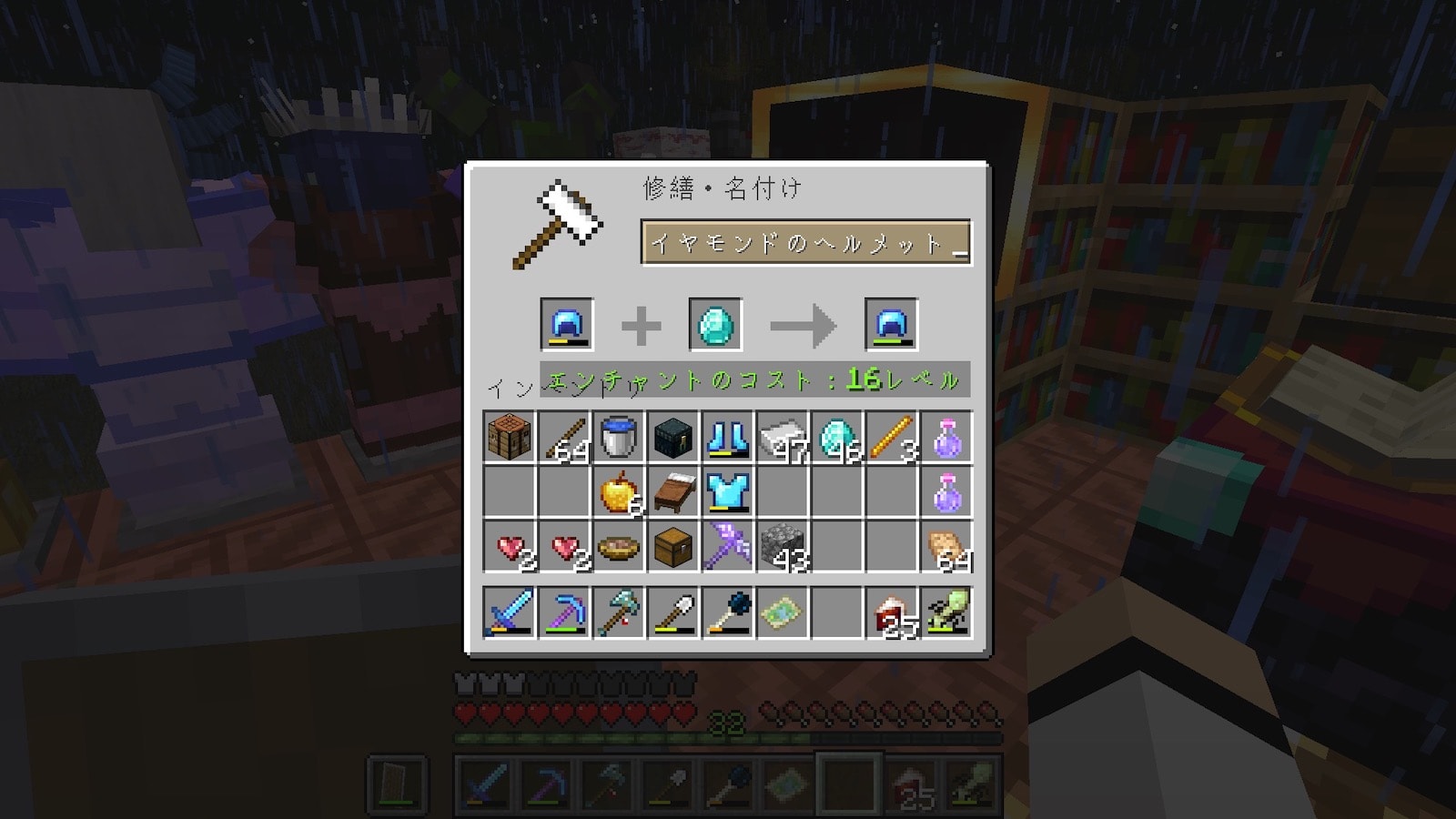Select the diamond chestplate in the inventory
1456x819 pixels.
click(x=728, y=492)
